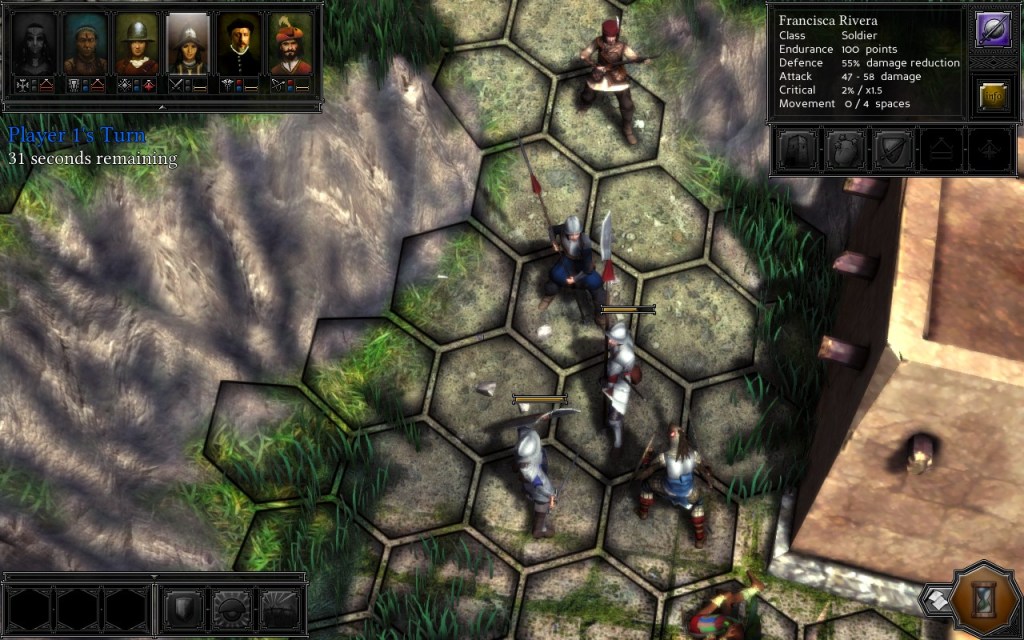This screenshot has width=1024, height=640.
Task: Toggle the bottom-left panel arrow
Action: (154, 577)
